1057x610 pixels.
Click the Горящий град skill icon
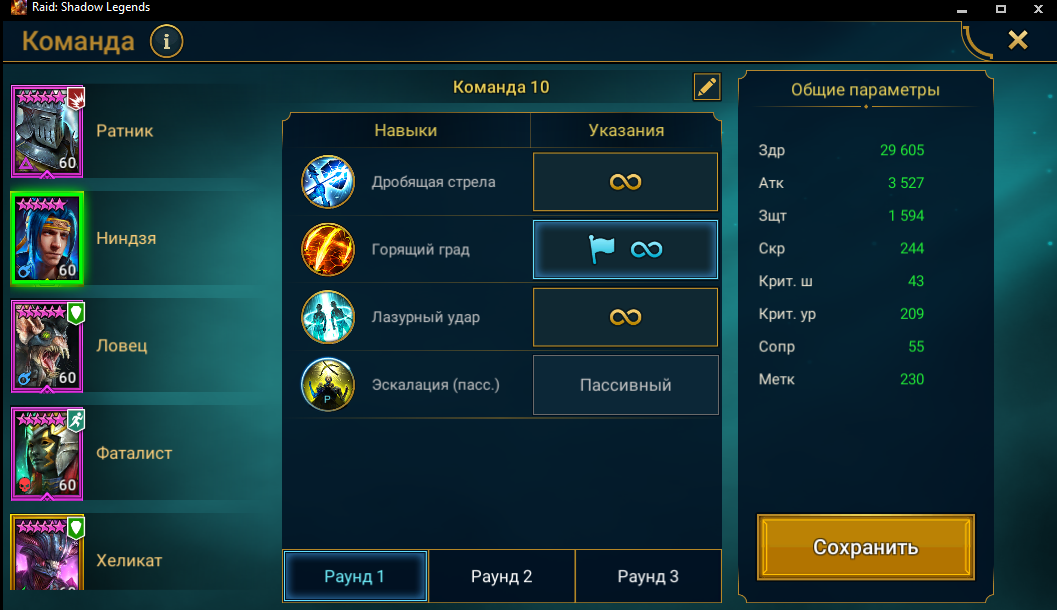pyautogui.click(x=328, y=250)
